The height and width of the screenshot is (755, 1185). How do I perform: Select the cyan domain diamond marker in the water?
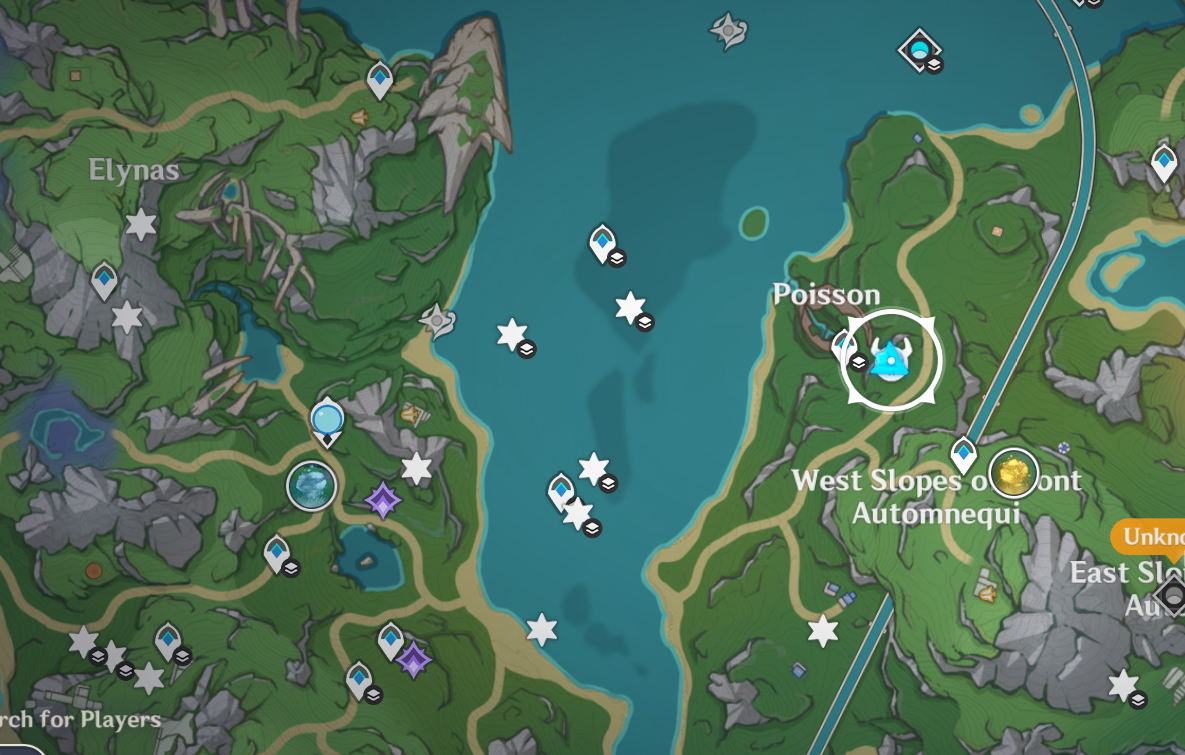pyautogui.click(x=919, y=47)
